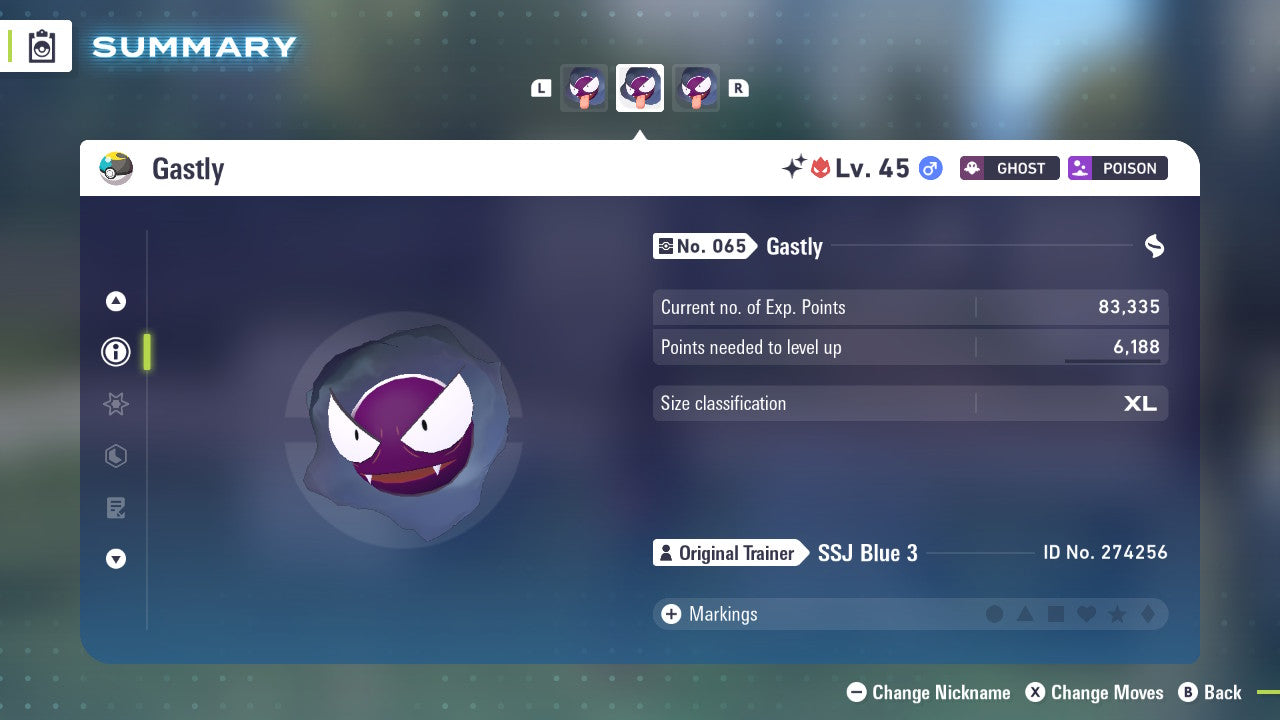
Task: Enable the star marking
Action: [x=1118, y=614]
